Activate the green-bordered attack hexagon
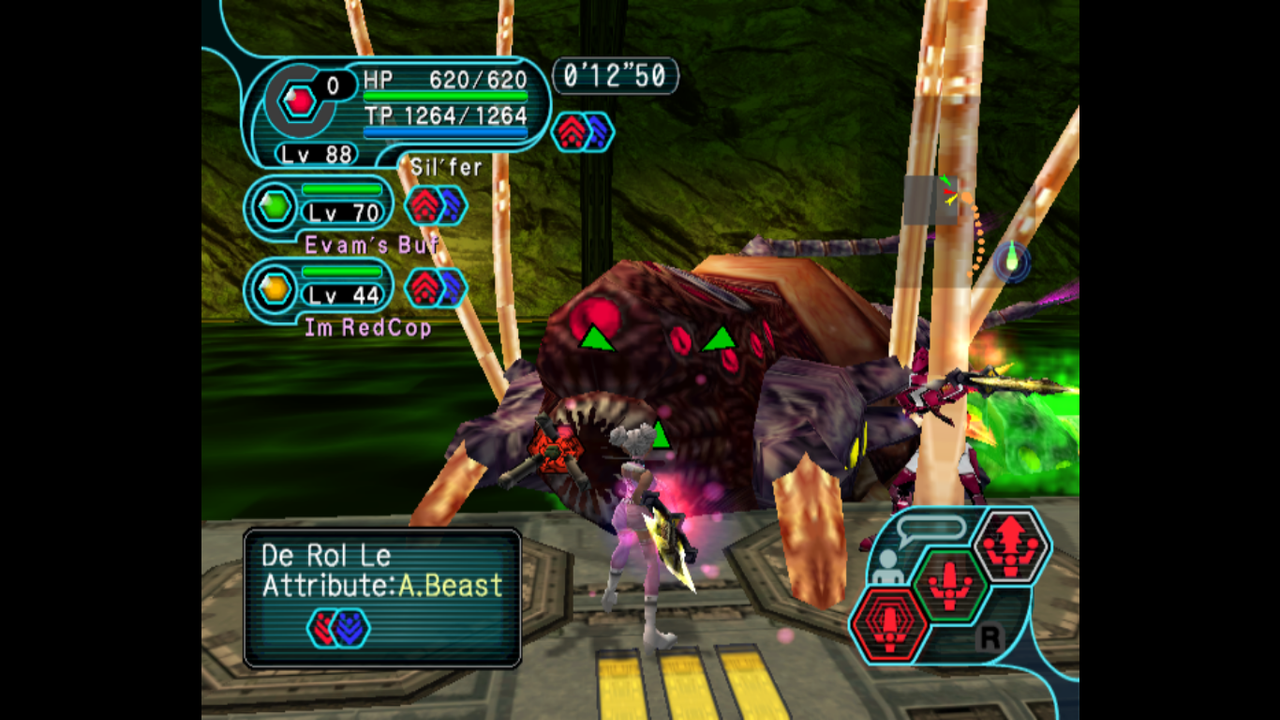The height and width of the screenshot is (720, 1280). [950, 584]
